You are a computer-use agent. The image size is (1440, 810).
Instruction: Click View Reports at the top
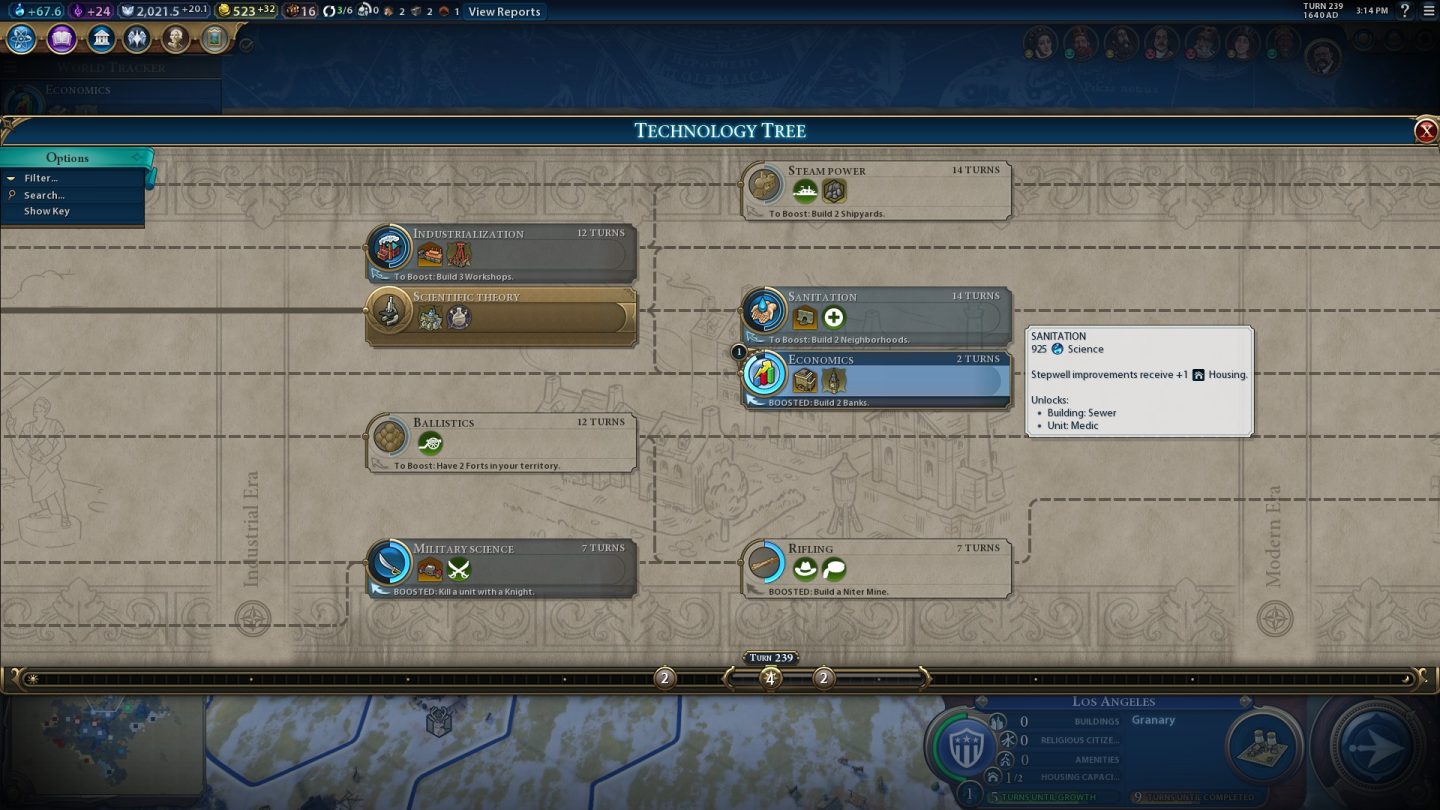coord(504,11)
